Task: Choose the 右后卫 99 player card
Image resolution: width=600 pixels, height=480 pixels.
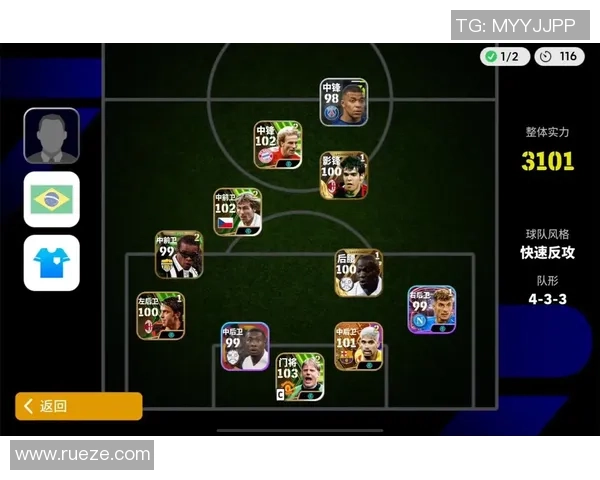Action: [431, 310]
